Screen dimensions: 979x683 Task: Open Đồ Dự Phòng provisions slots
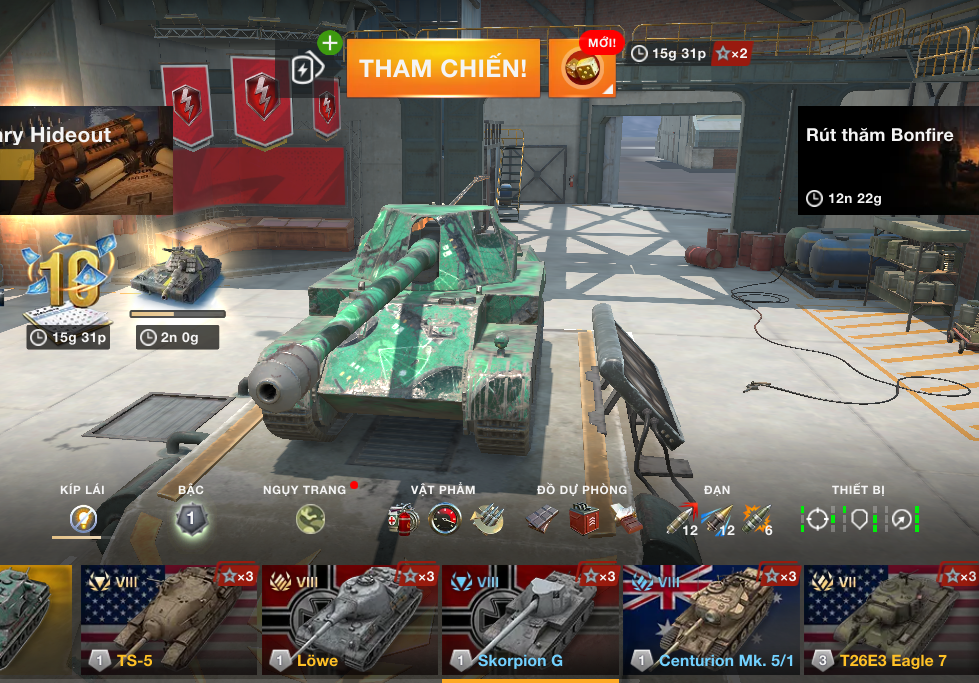582,518
